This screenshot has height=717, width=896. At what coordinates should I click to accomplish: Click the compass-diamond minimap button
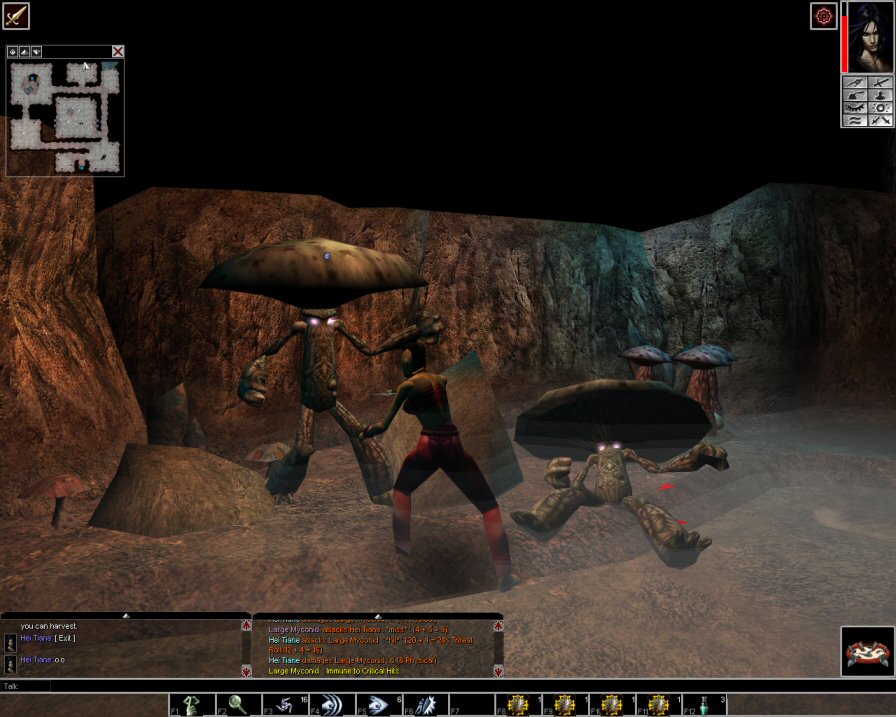click(13, 51)
